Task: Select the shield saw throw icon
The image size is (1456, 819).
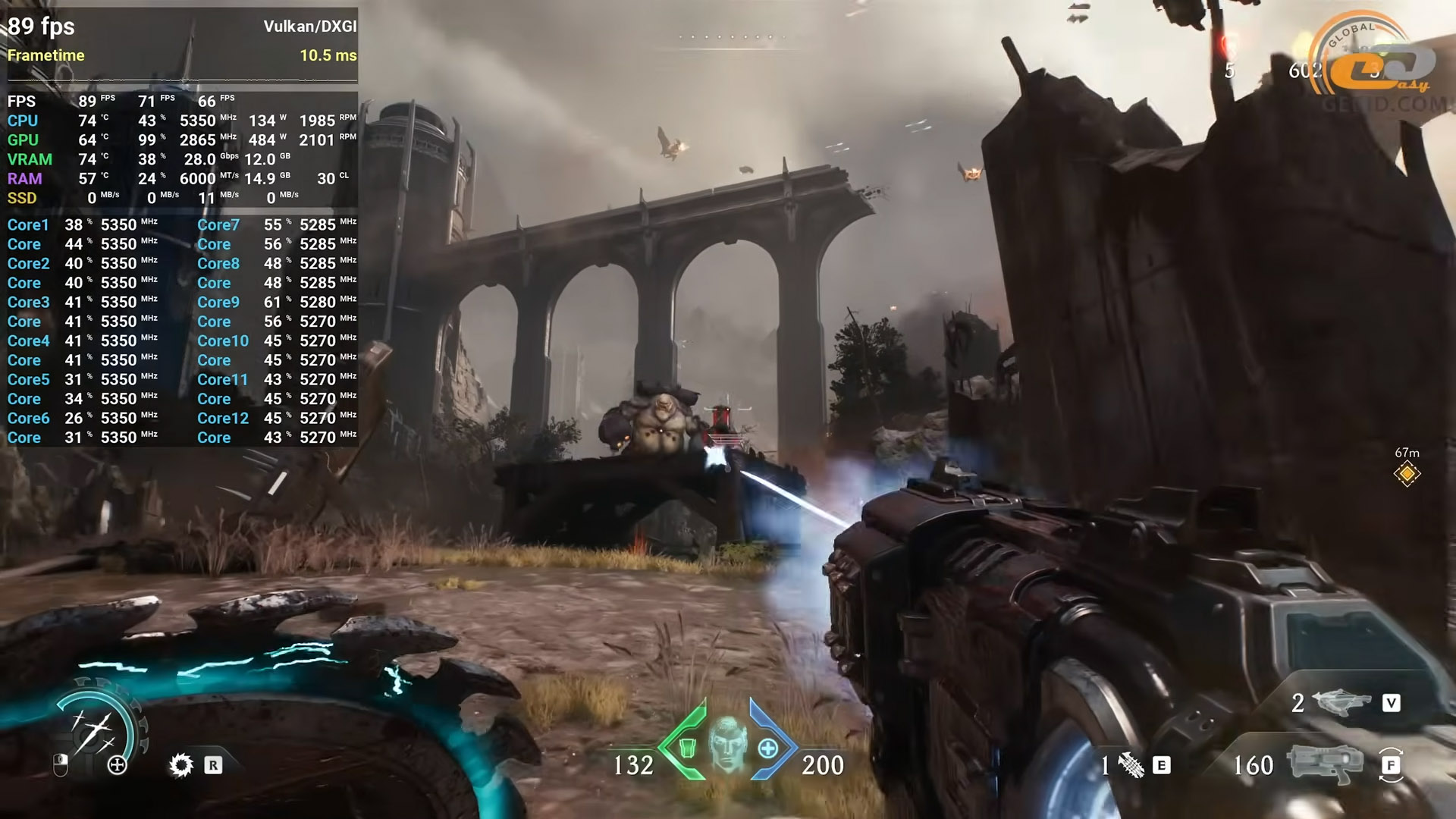Action: (180, 765)
